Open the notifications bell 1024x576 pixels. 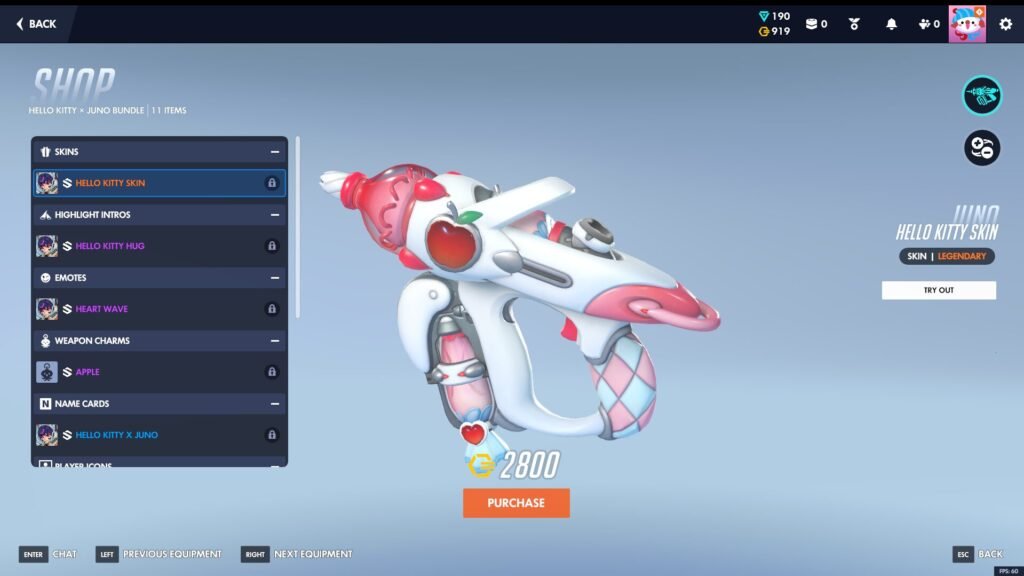[891, 24]
